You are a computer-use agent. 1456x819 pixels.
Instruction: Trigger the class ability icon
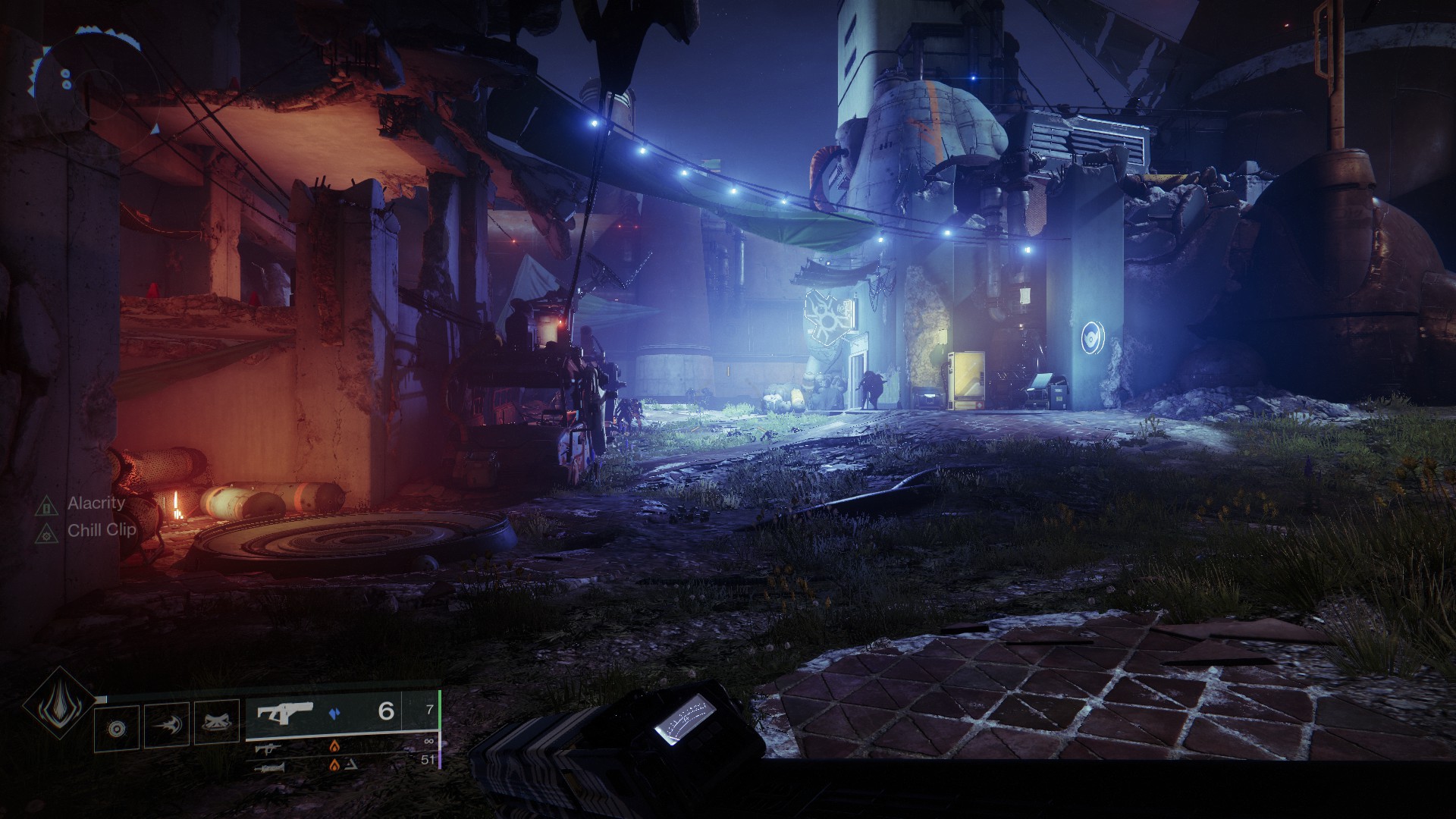click(217, 726)
